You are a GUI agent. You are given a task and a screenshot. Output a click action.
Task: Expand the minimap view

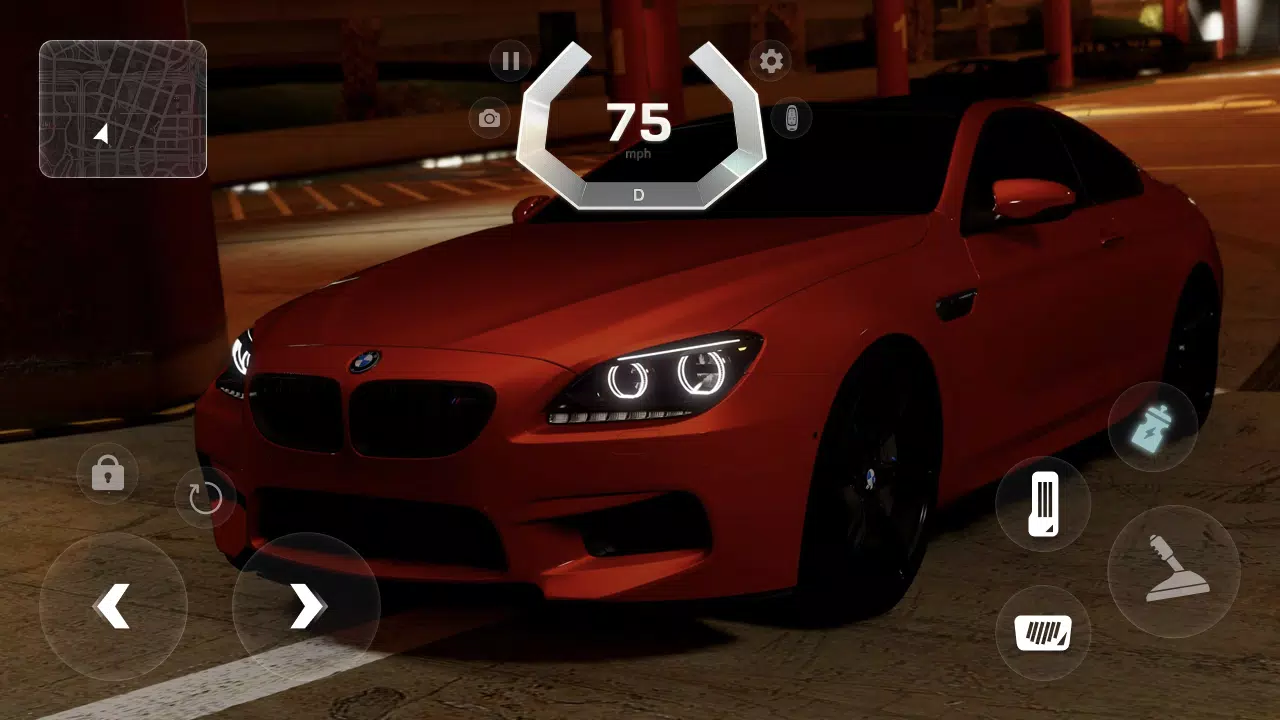click(x=122, y=108)
